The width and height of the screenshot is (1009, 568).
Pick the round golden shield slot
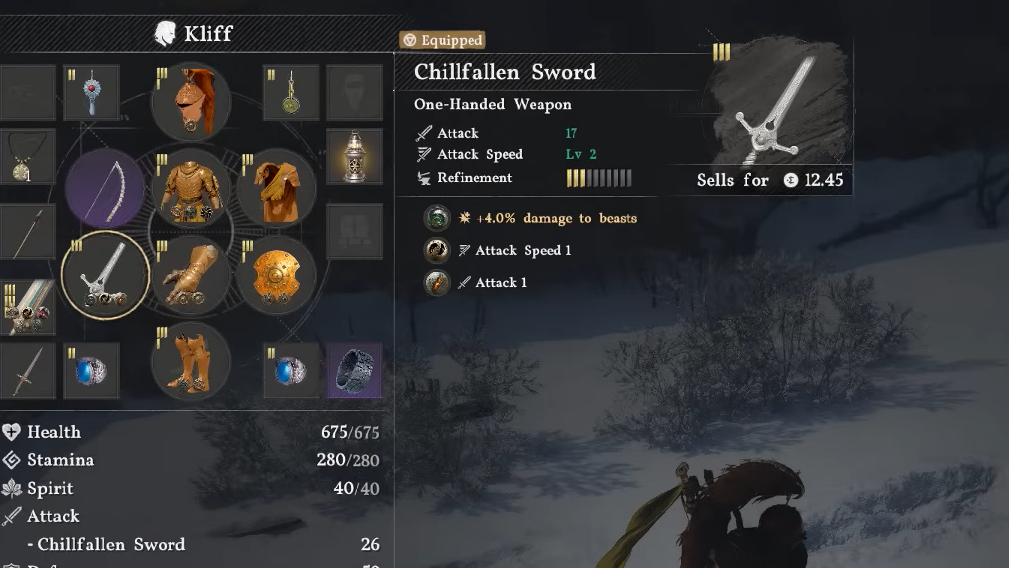pos(276,275)
